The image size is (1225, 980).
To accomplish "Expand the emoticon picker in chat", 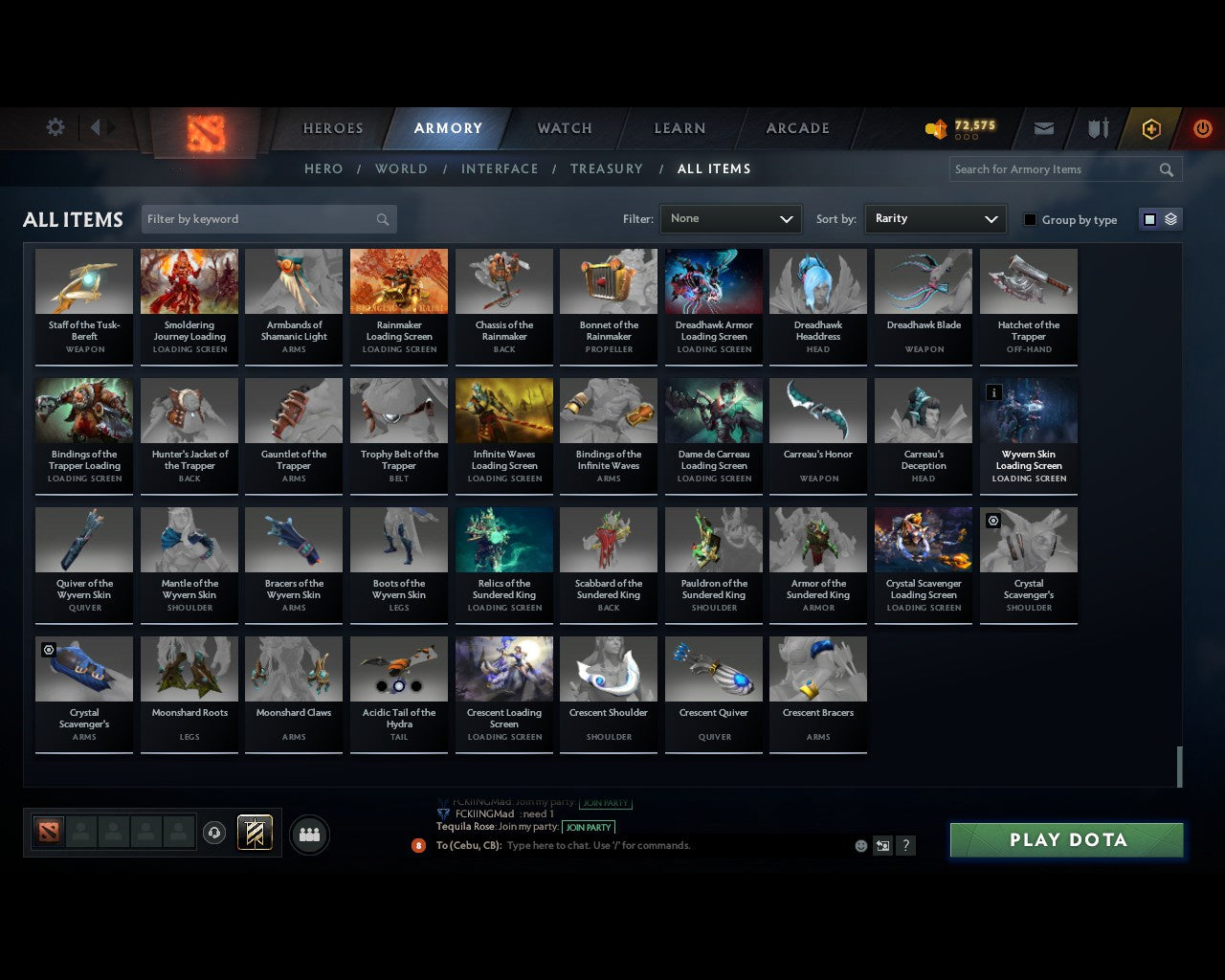I will (x=860, y=846).
